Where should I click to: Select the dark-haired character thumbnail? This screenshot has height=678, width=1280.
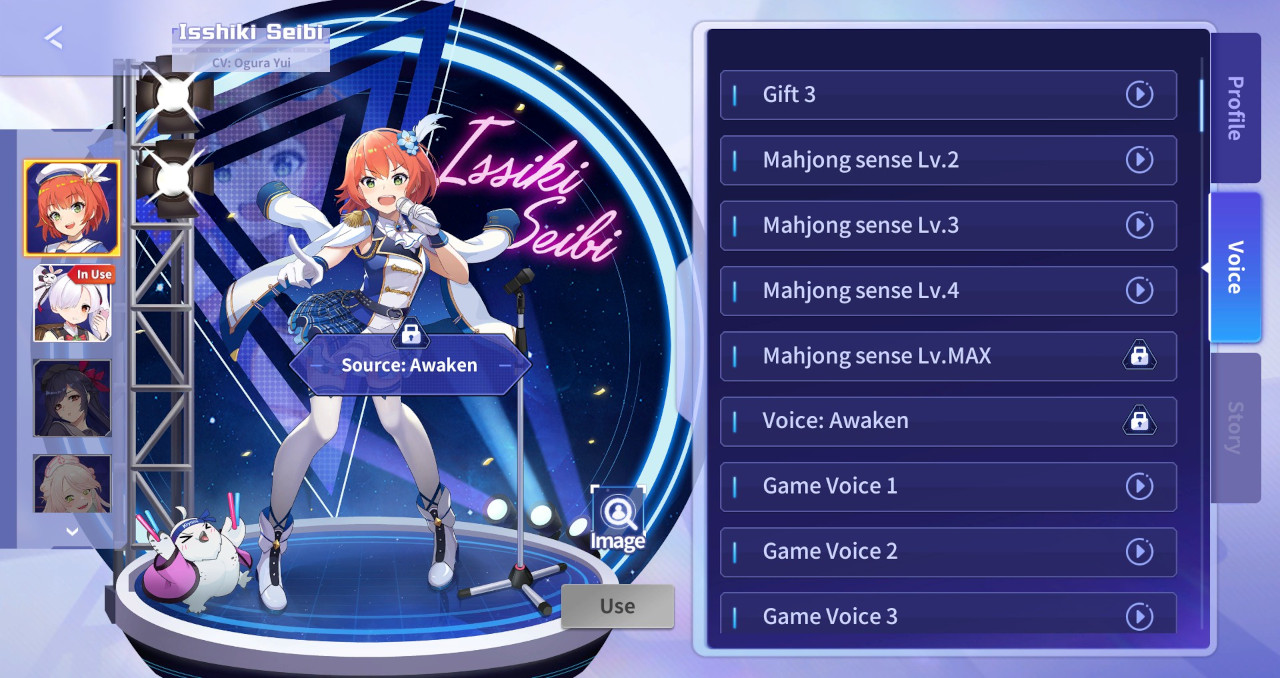coord(72,398)
